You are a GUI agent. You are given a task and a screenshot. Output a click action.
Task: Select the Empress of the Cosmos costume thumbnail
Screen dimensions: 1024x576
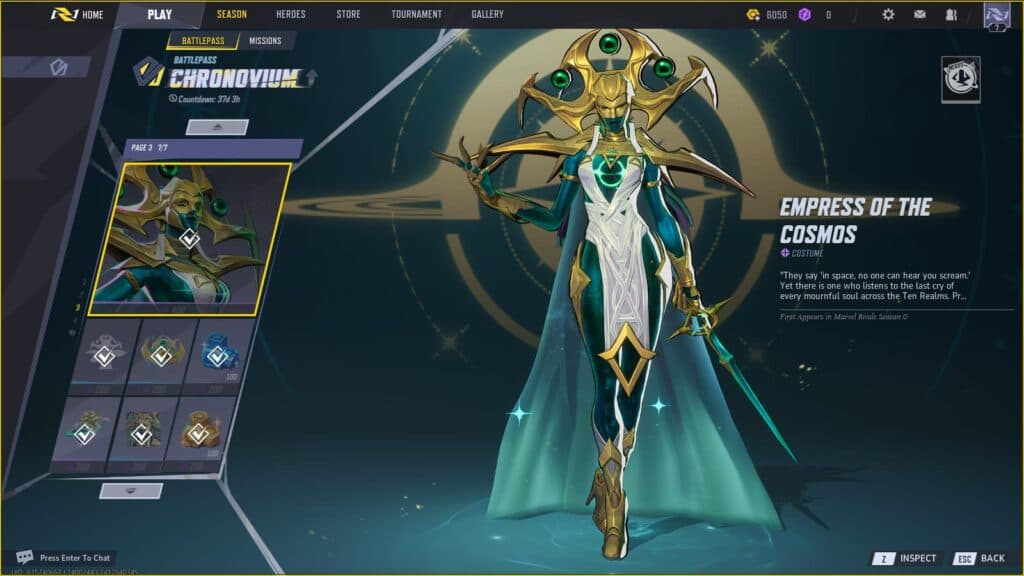[x=189, y=237]
